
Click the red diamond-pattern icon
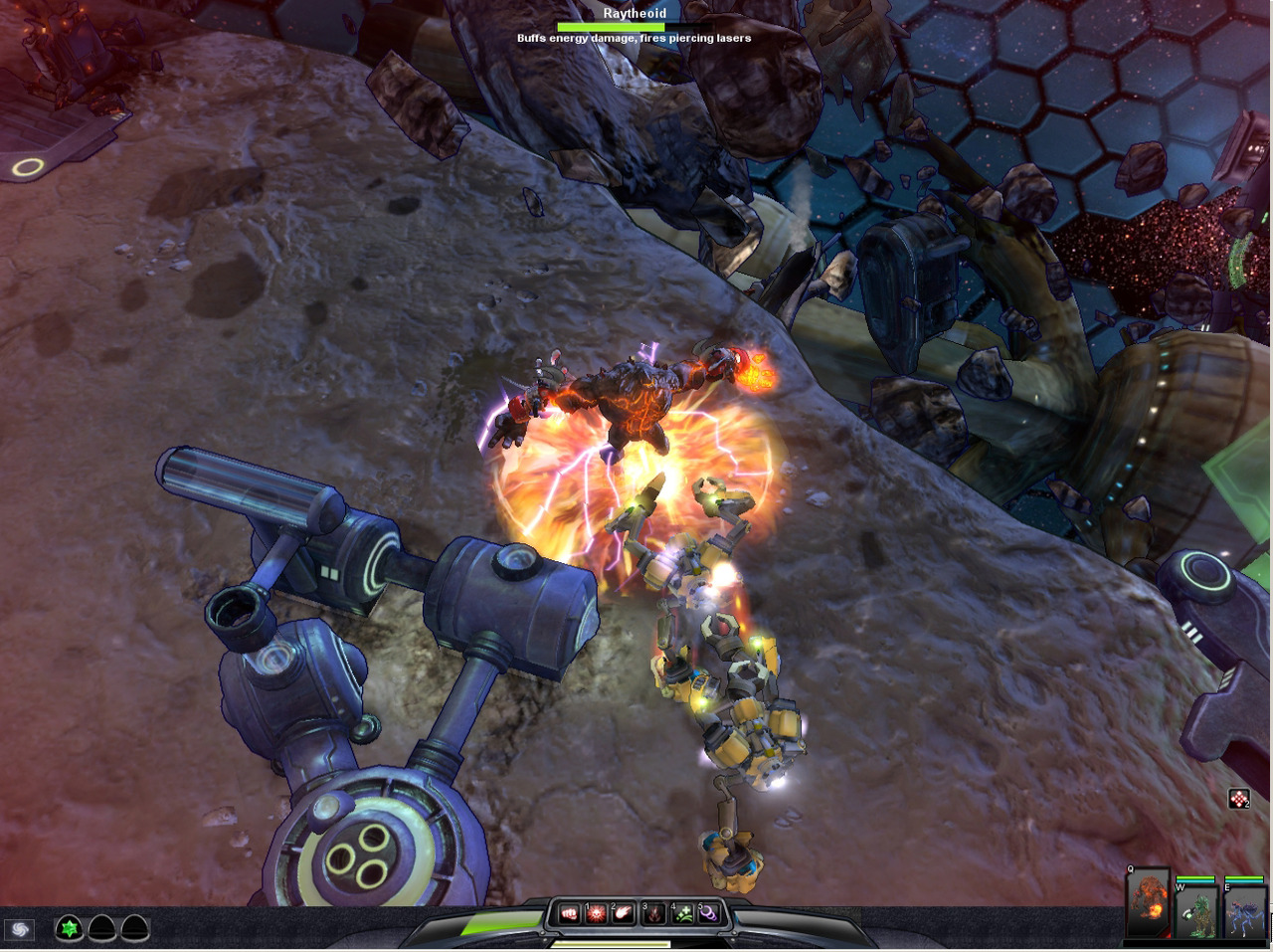(x=1238, y=798)
